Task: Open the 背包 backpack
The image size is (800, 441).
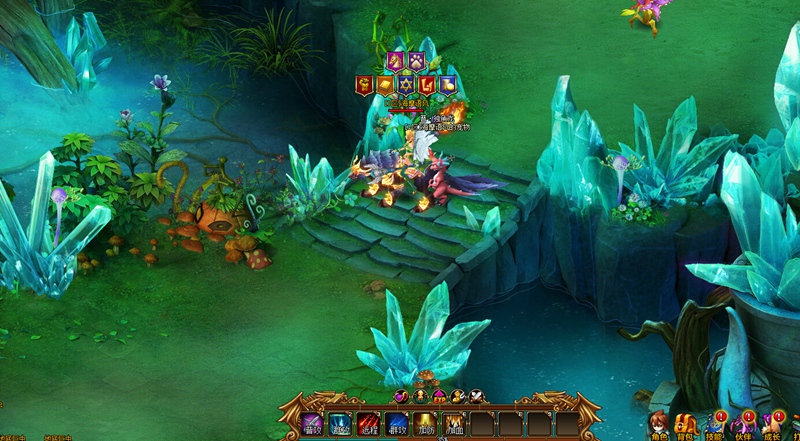Action: pyautogui.click(x=687, y=425)
